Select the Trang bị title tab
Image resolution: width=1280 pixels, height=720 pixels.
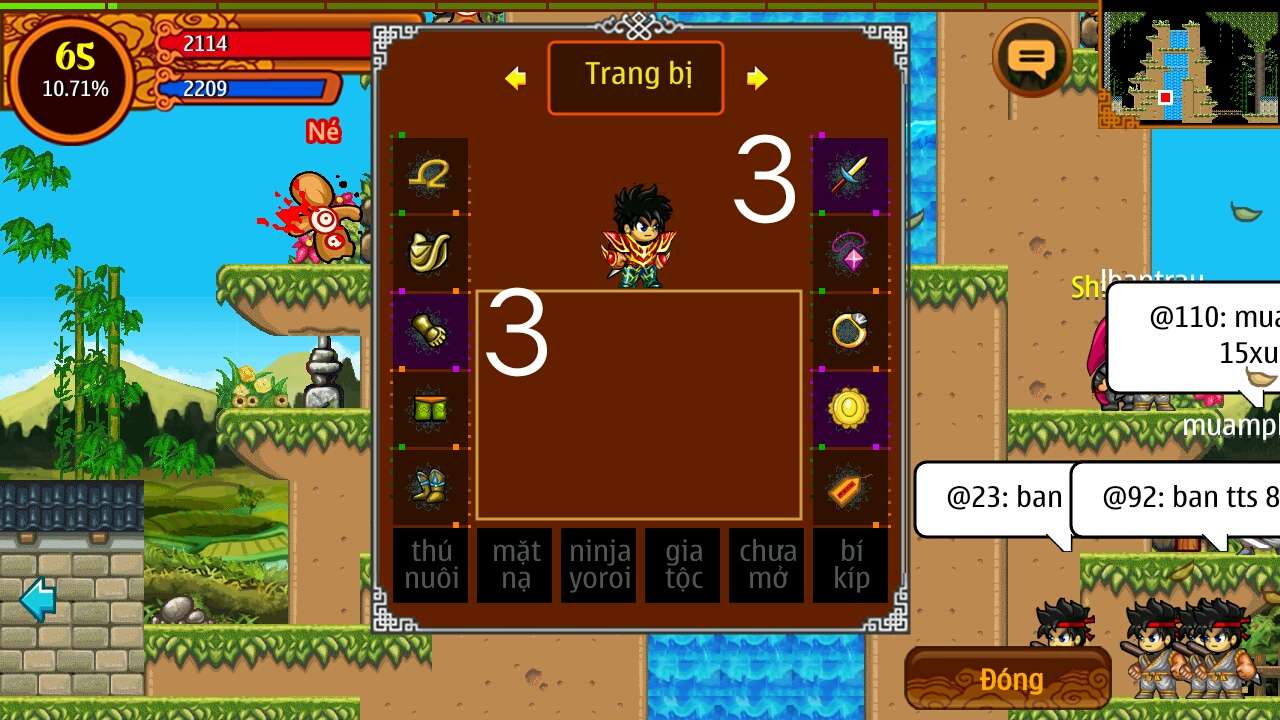tap(636, 77)
